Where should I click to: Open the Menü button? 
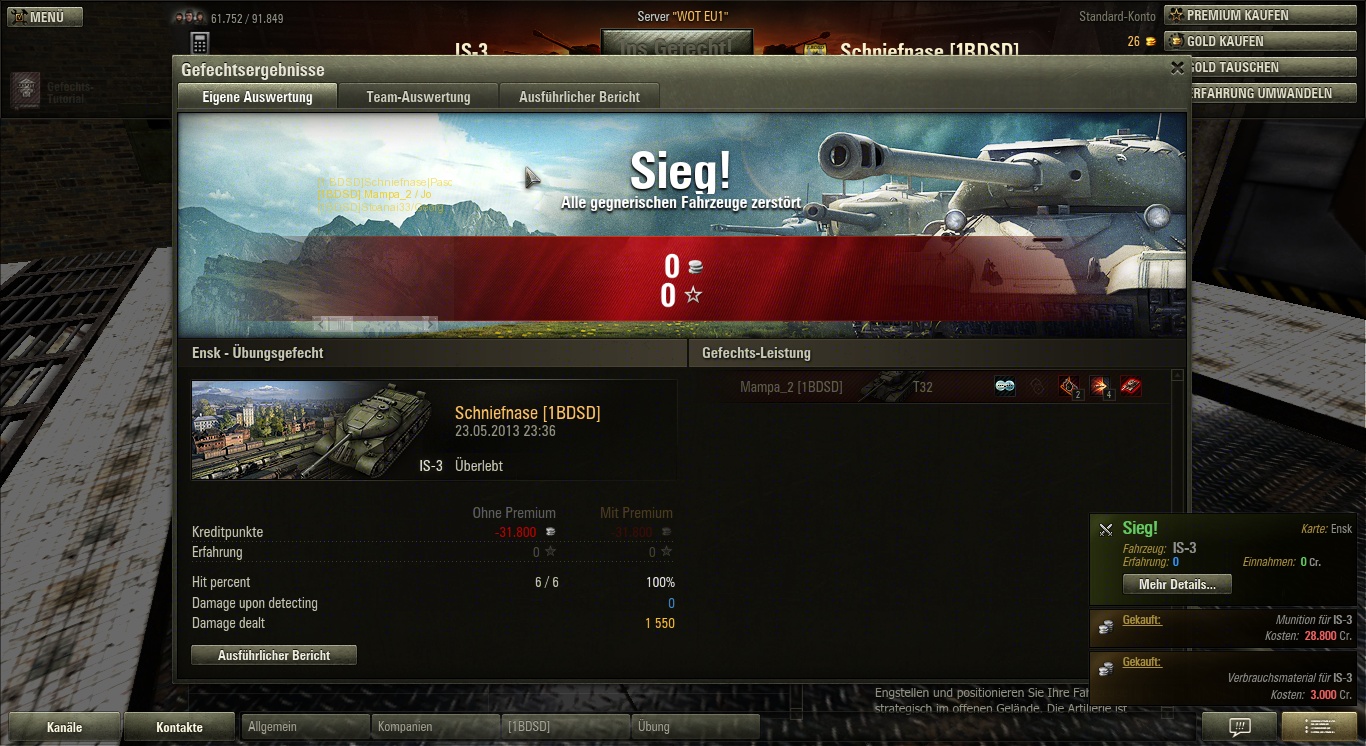click(x=44, y=17)
